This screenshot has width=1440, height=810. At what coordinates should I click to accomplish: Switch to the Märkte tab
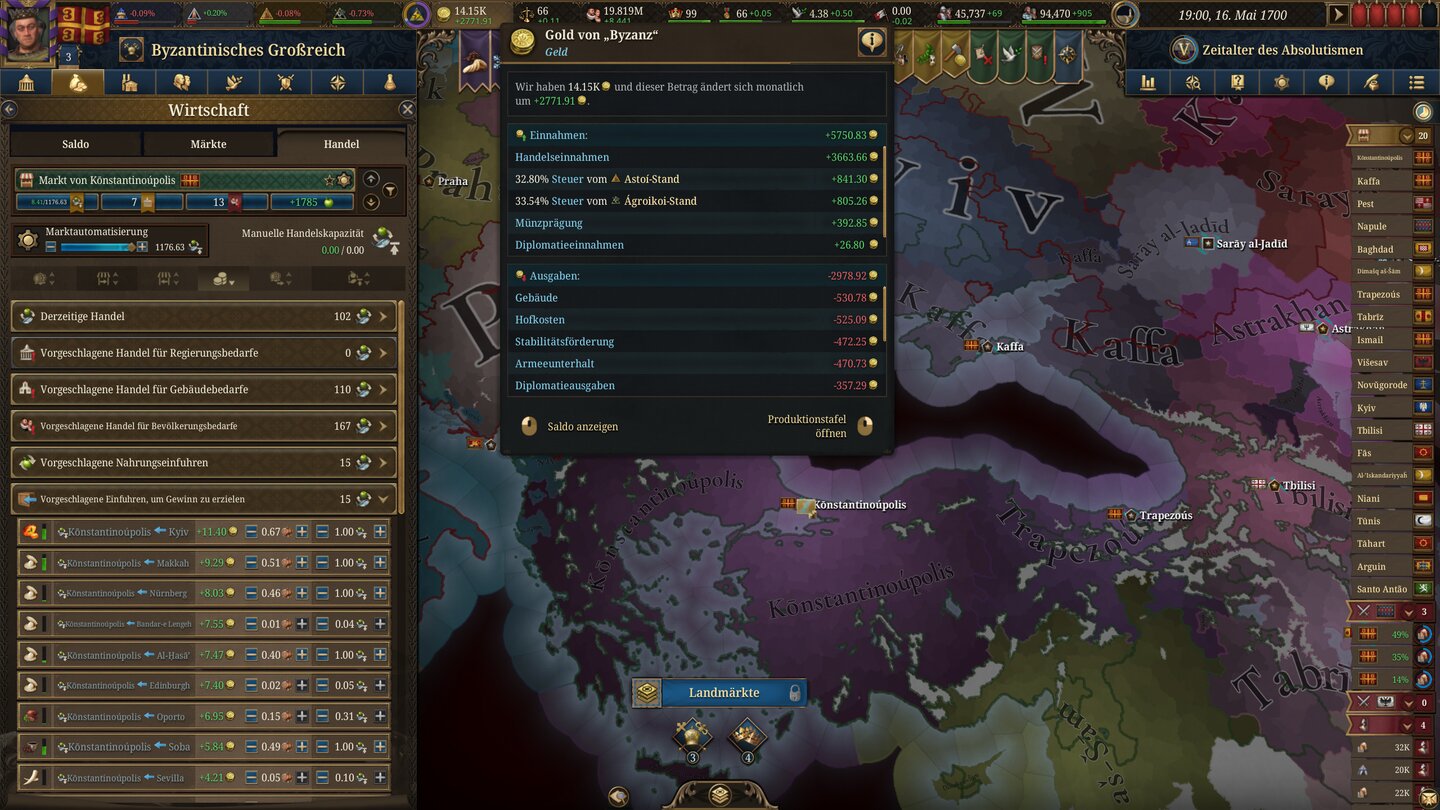[209, 143]
